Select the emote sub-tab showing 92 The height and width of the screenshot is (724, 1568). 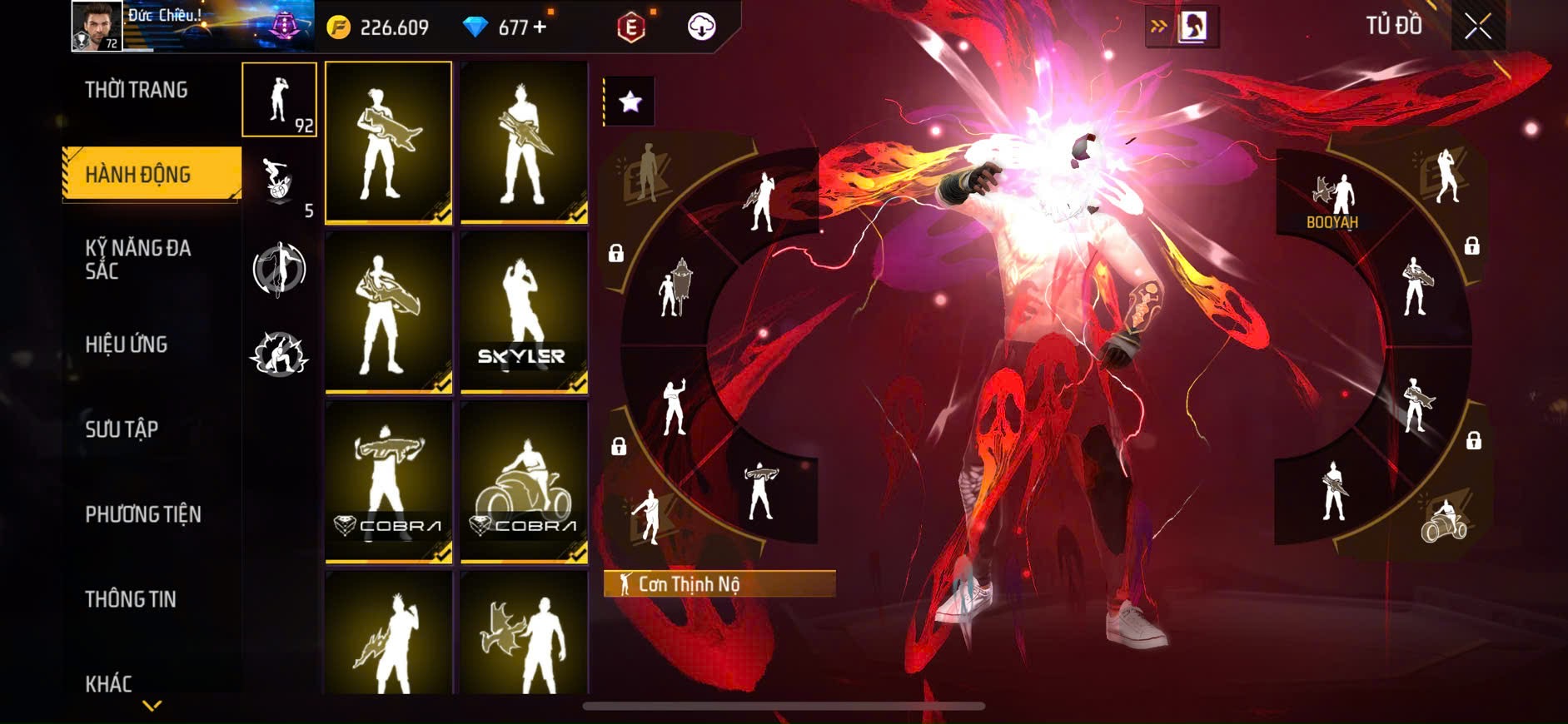click(x=279, y=100)
